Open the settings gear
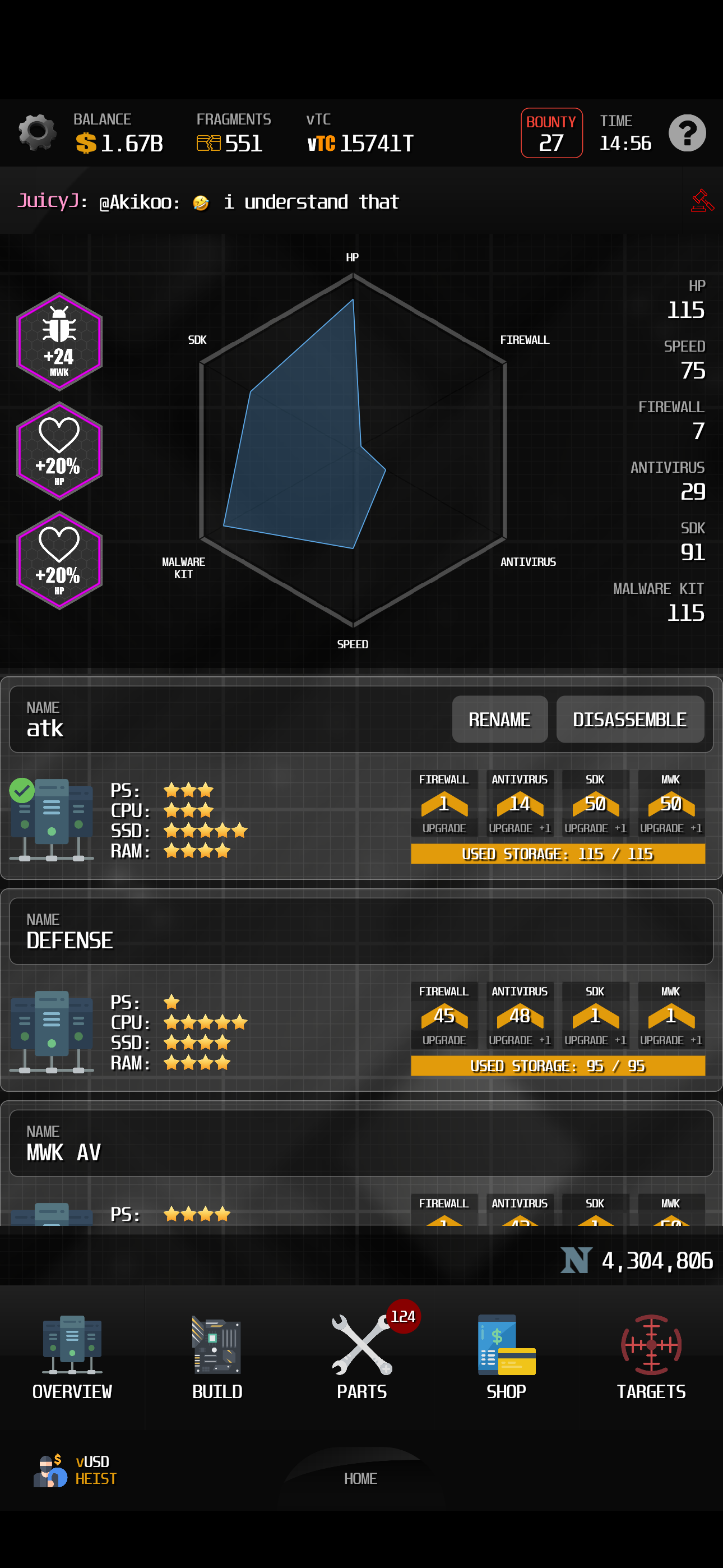 pyautogui.click(x=36, y=133)
